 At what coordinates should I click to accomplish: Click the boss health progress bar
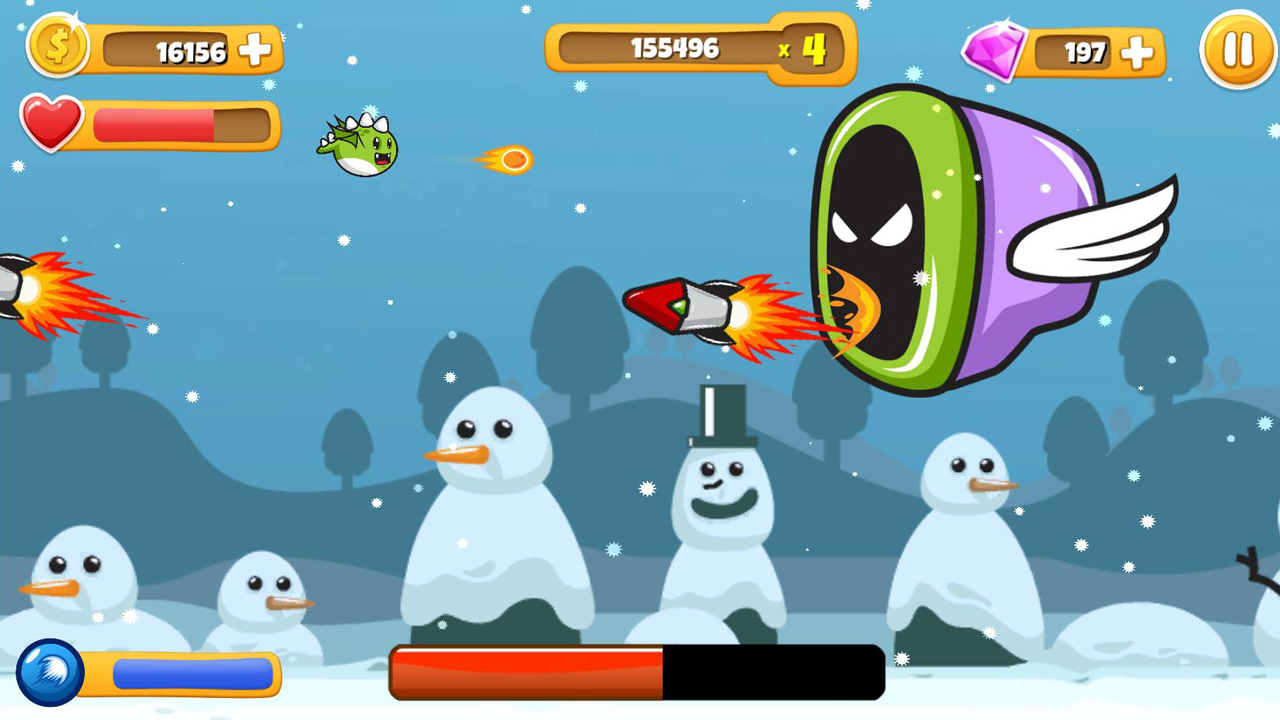click(636, 673)
